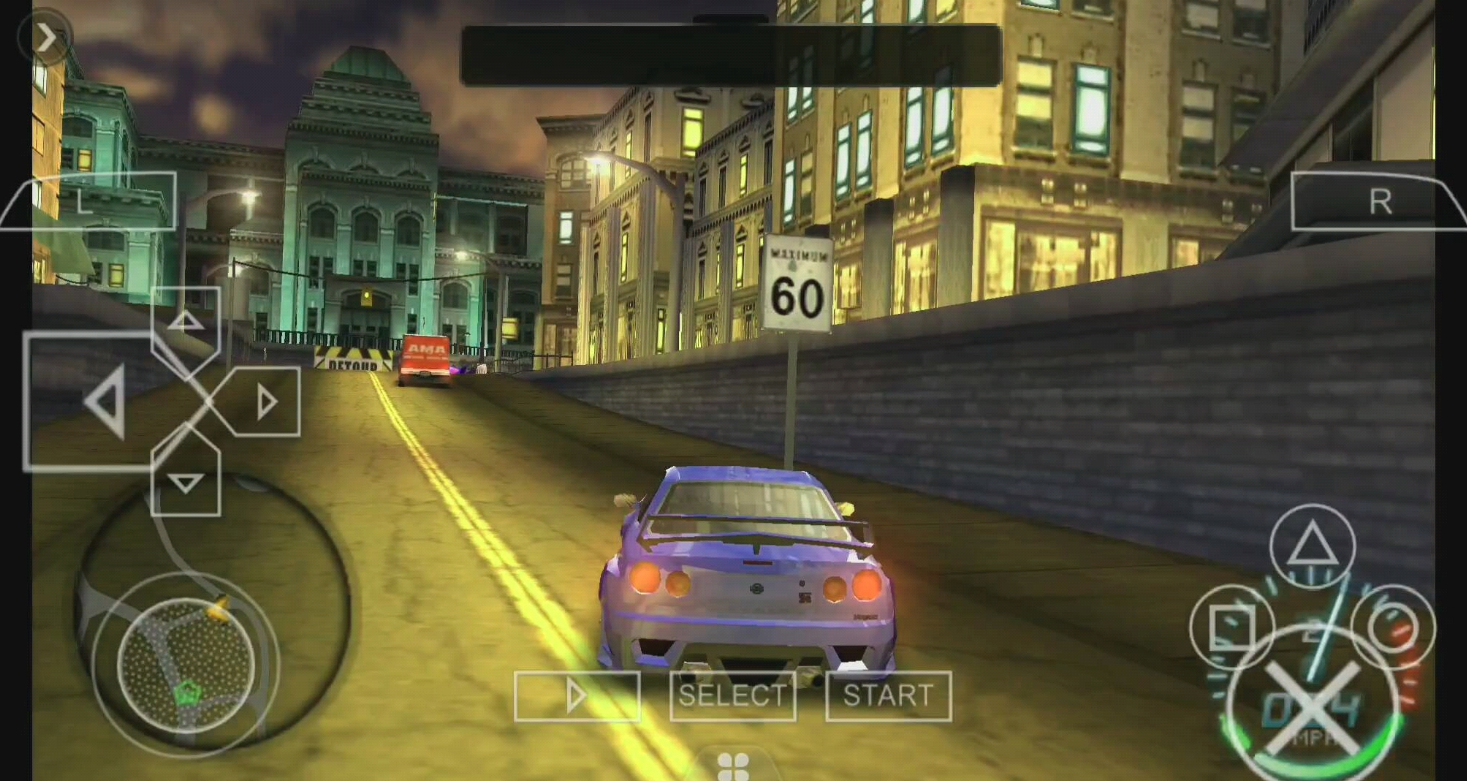
Task: Toggle the fast-forward play arrow button
Action: tap(577, 696)
